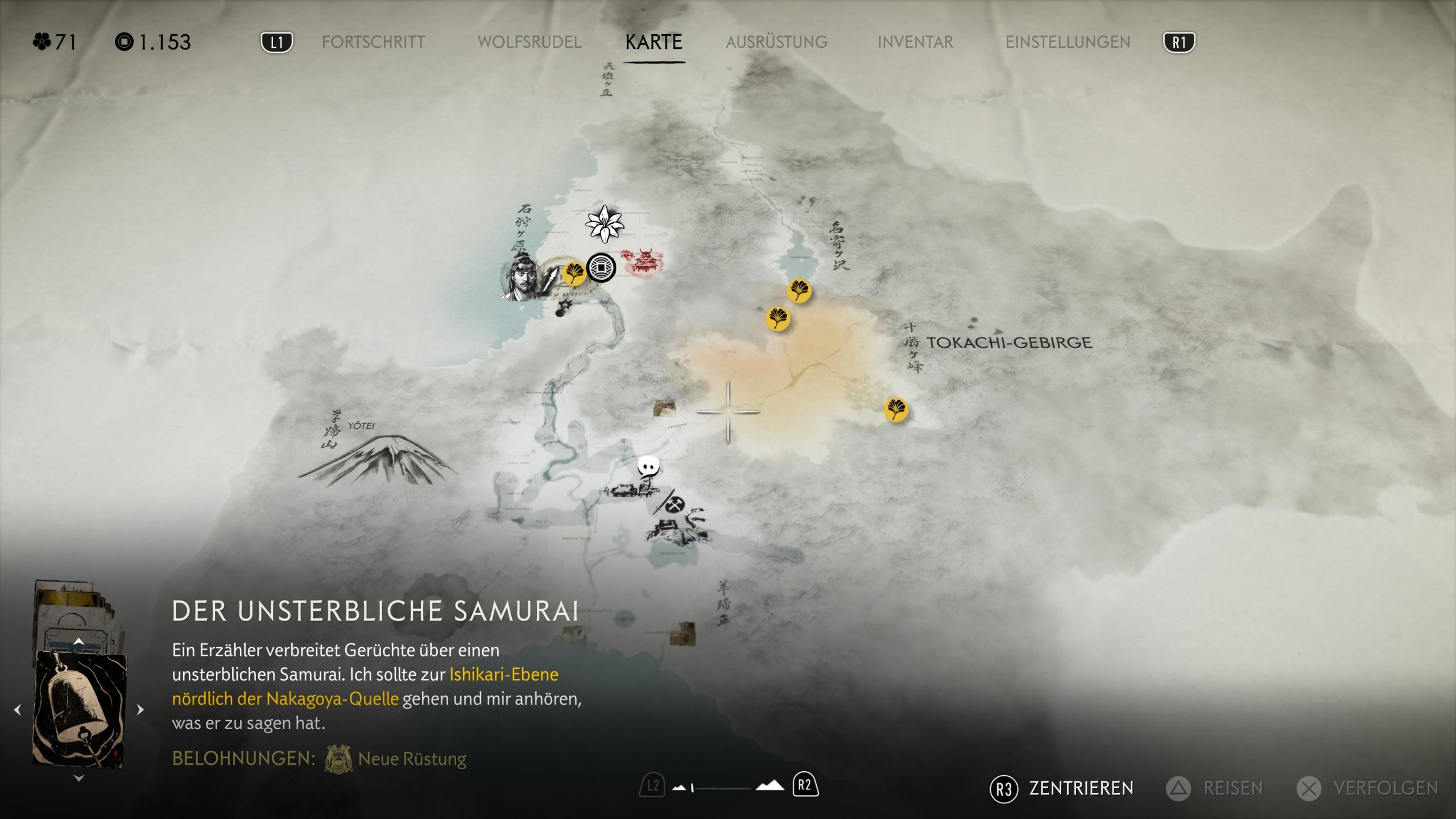Select the white lily flower map marker
1456x819 pixels.
[x=605, y=223]
